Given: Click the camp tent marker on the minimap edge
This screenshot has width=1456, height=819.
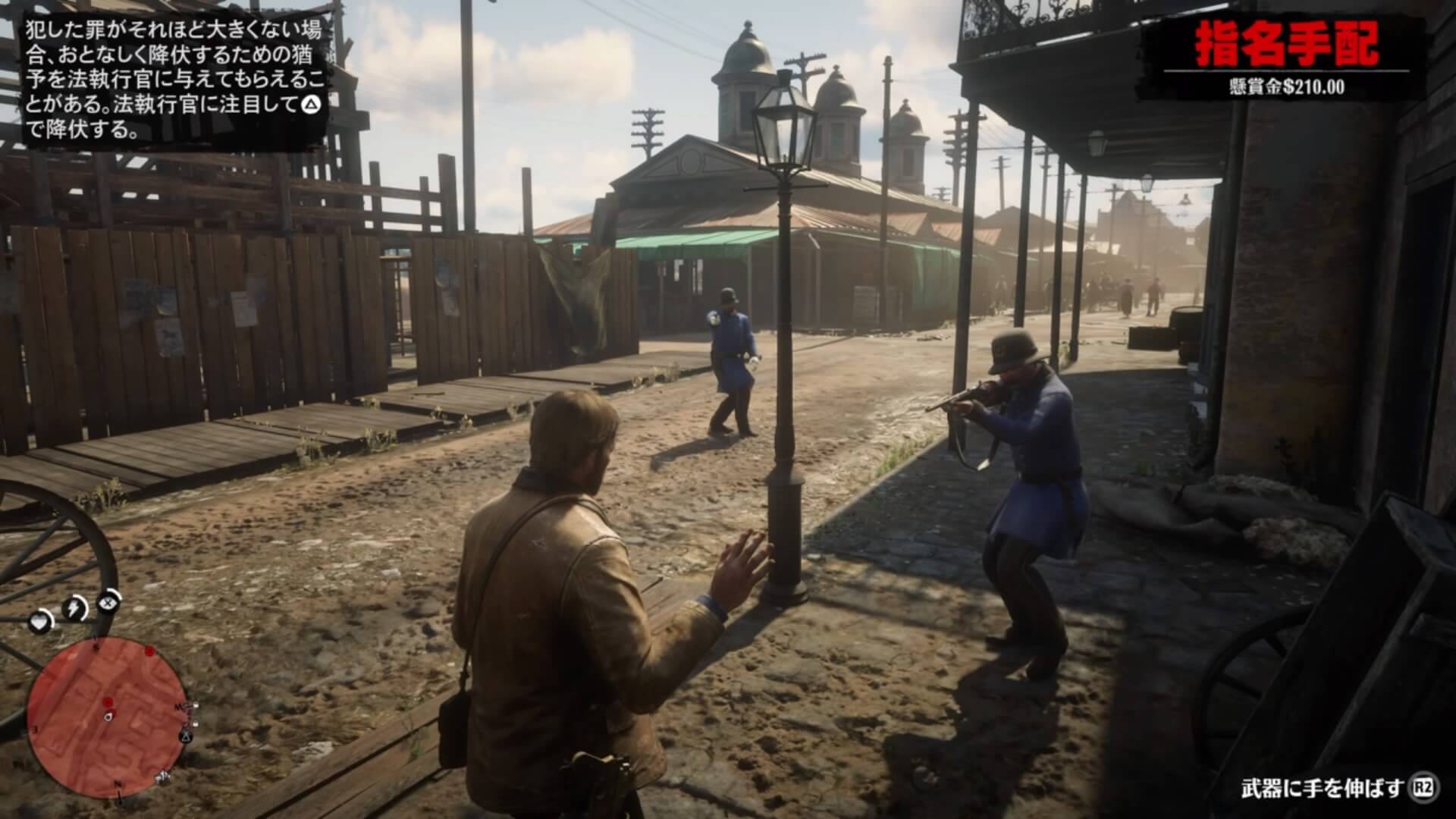Looking at the screenshot, I should pos(185,736).
